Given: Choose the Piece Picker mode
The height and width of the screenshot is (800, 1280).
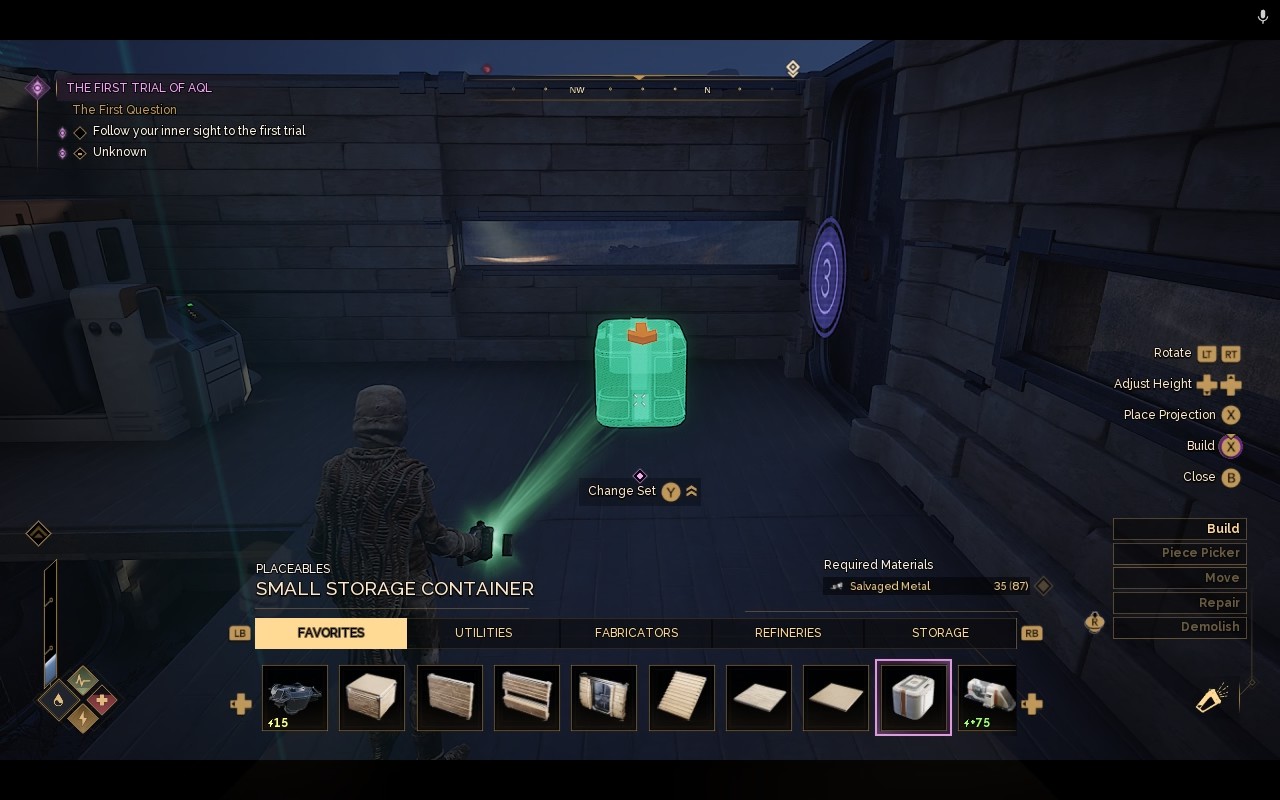Looking at the screenshot, I should point(1180,553).
